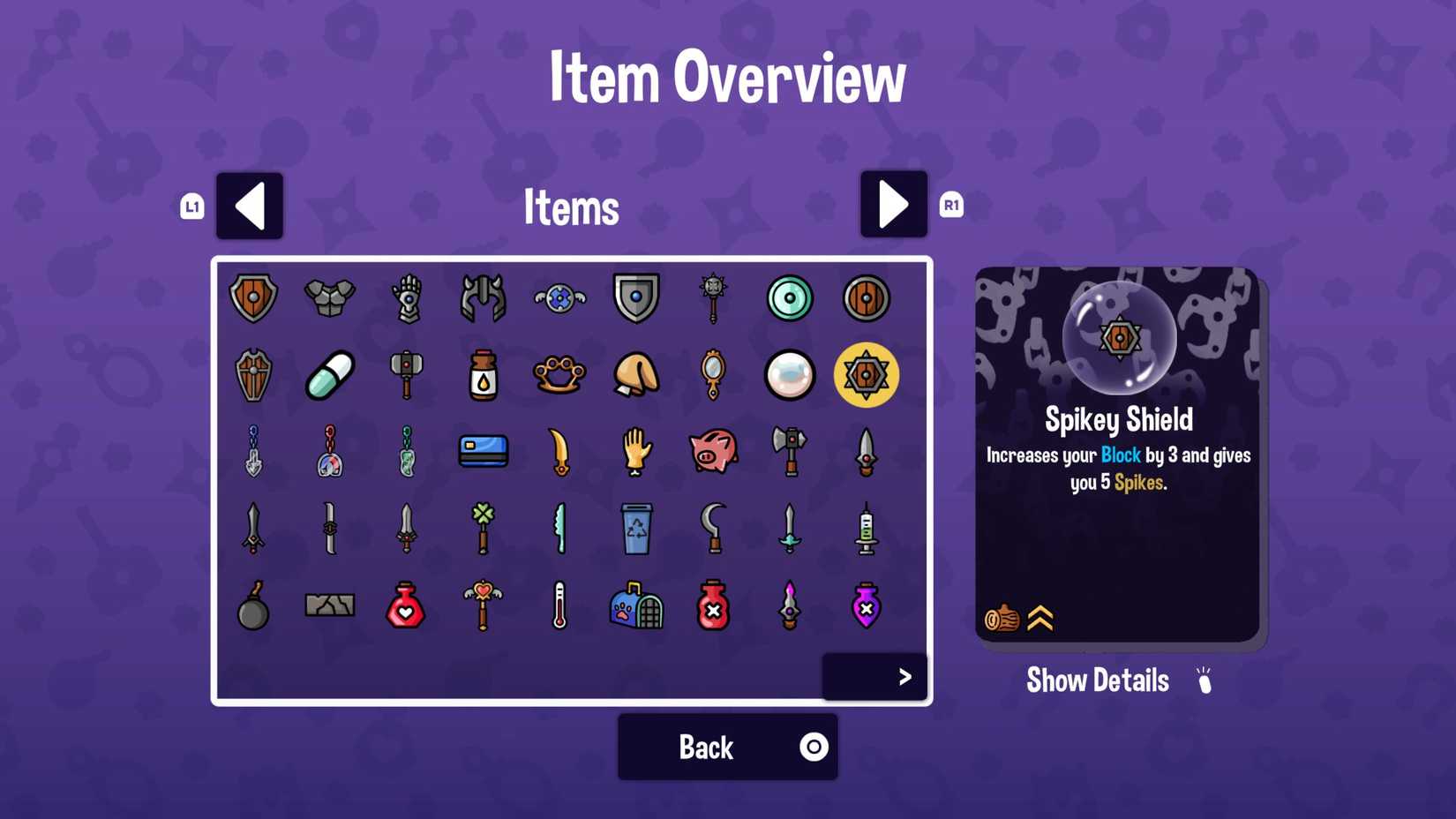Click Show Details for Spikey Shield
The image size is (1456, 819).
[x=1097, y=680]
